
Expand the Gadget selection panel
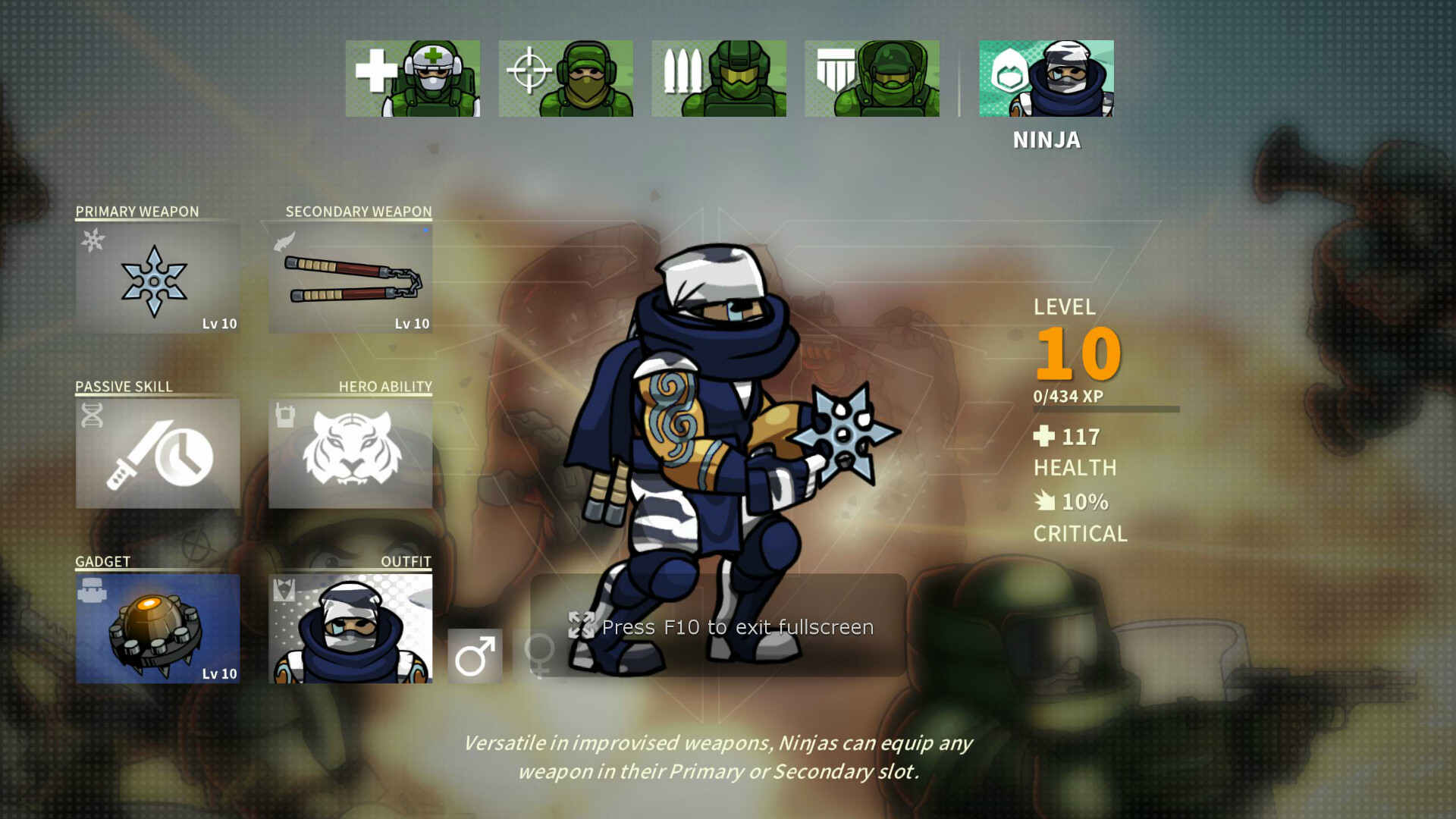157,628
